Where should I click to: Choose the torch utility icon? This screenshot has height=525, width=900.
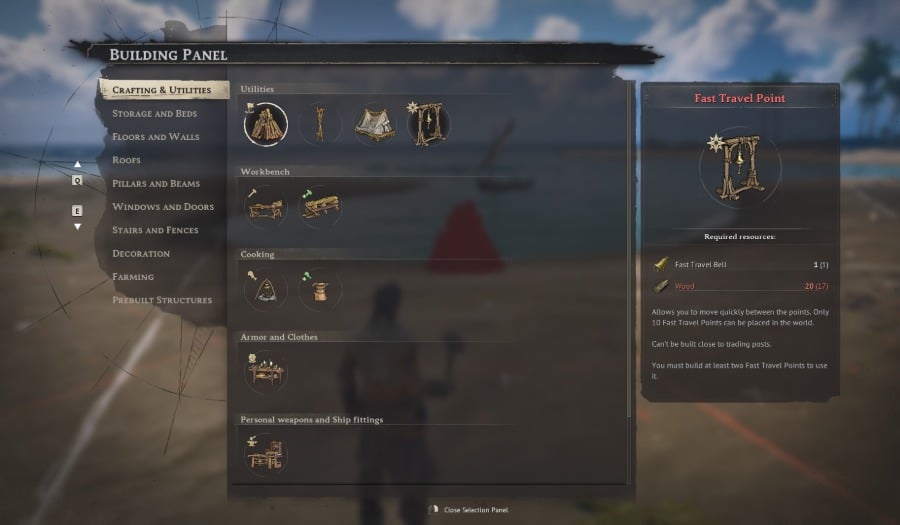pos(320,124)
